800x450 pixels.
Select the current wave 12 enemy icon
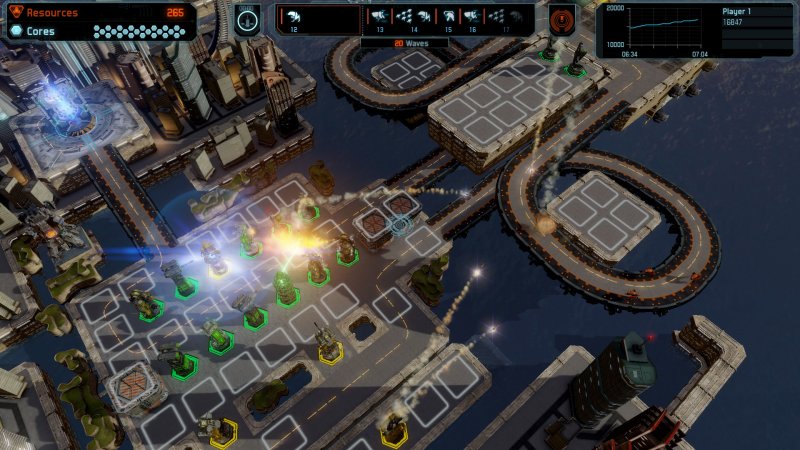293,17
